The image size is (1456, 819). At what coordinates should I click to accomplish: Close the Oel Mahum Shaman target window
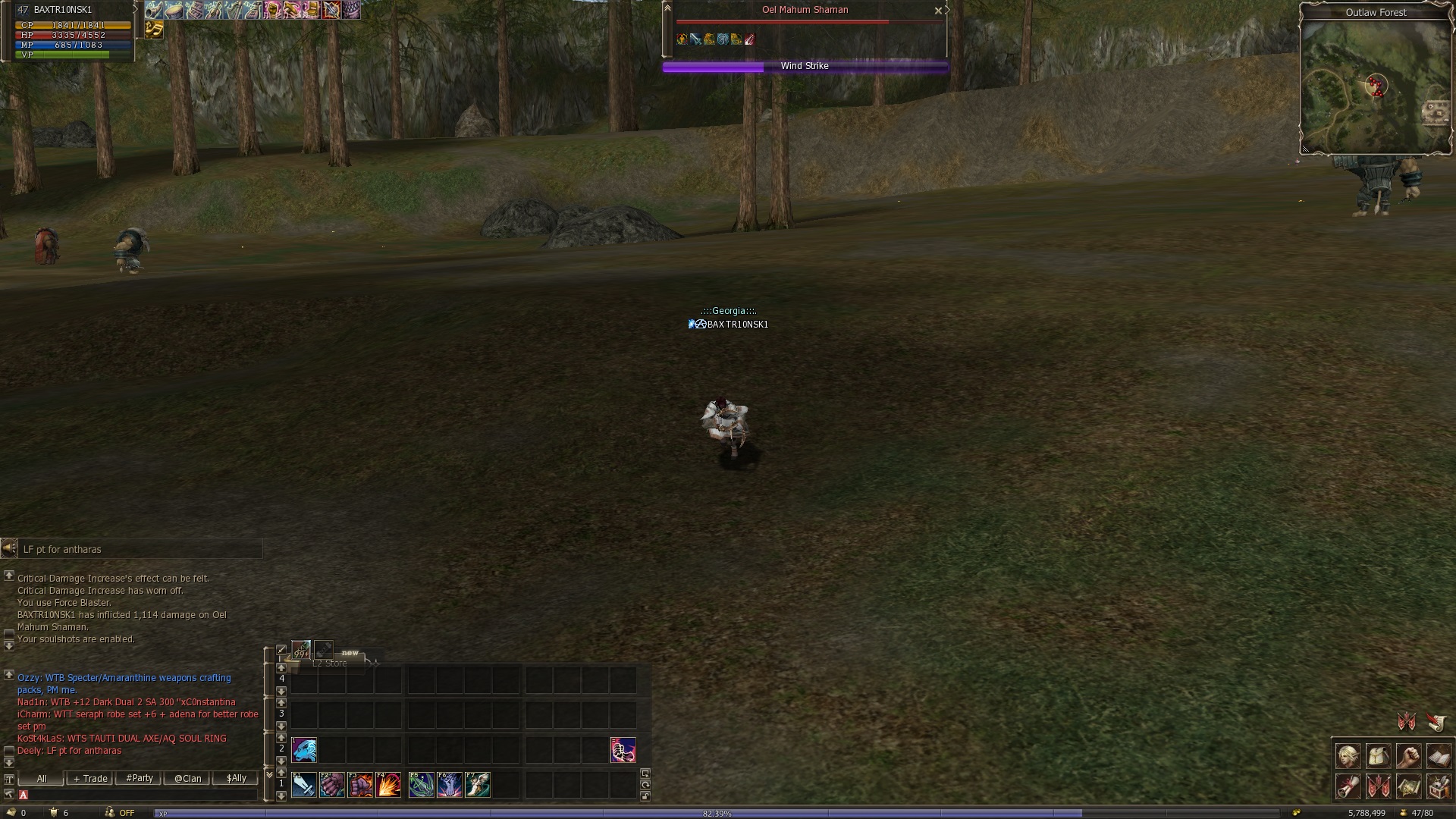(938, 11)
